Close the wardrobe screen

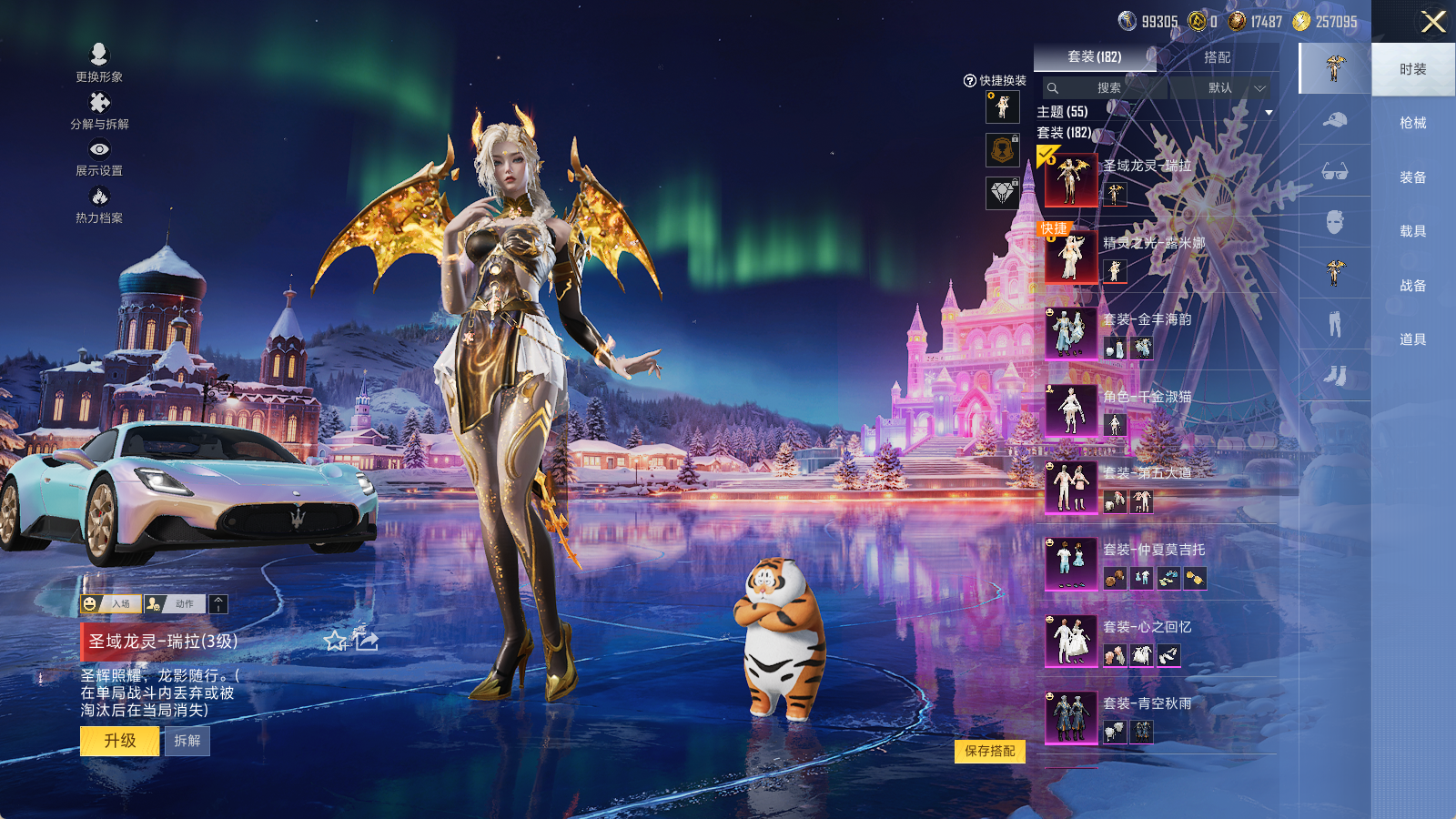(1433, 22)
